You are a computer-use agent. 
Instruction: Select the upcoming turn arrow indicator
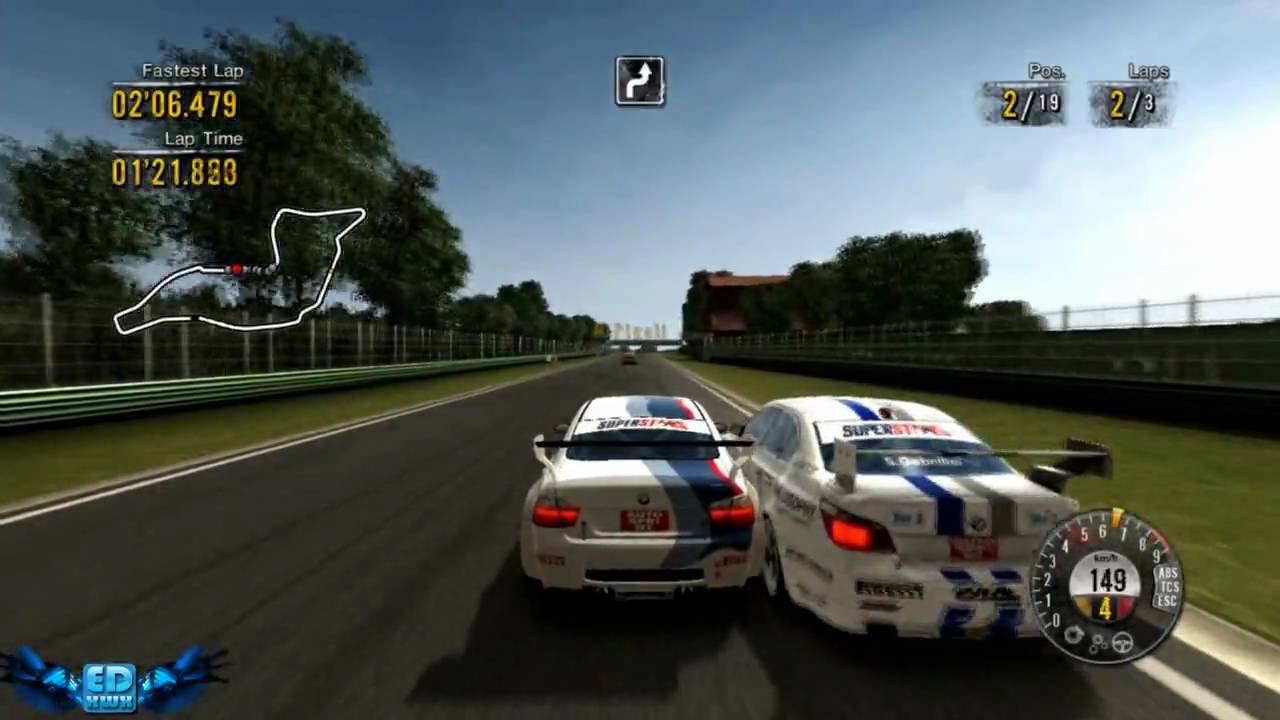coord(640,81)
